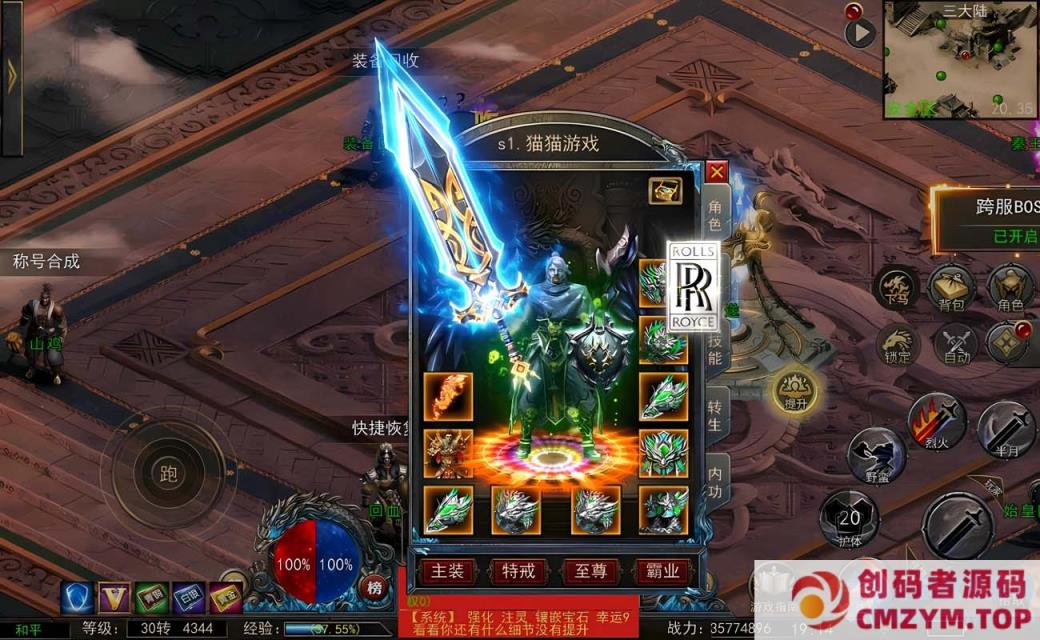Open the 背包 backpack
This screenshot has height=640, width=1040.
[x=951, y=288]
